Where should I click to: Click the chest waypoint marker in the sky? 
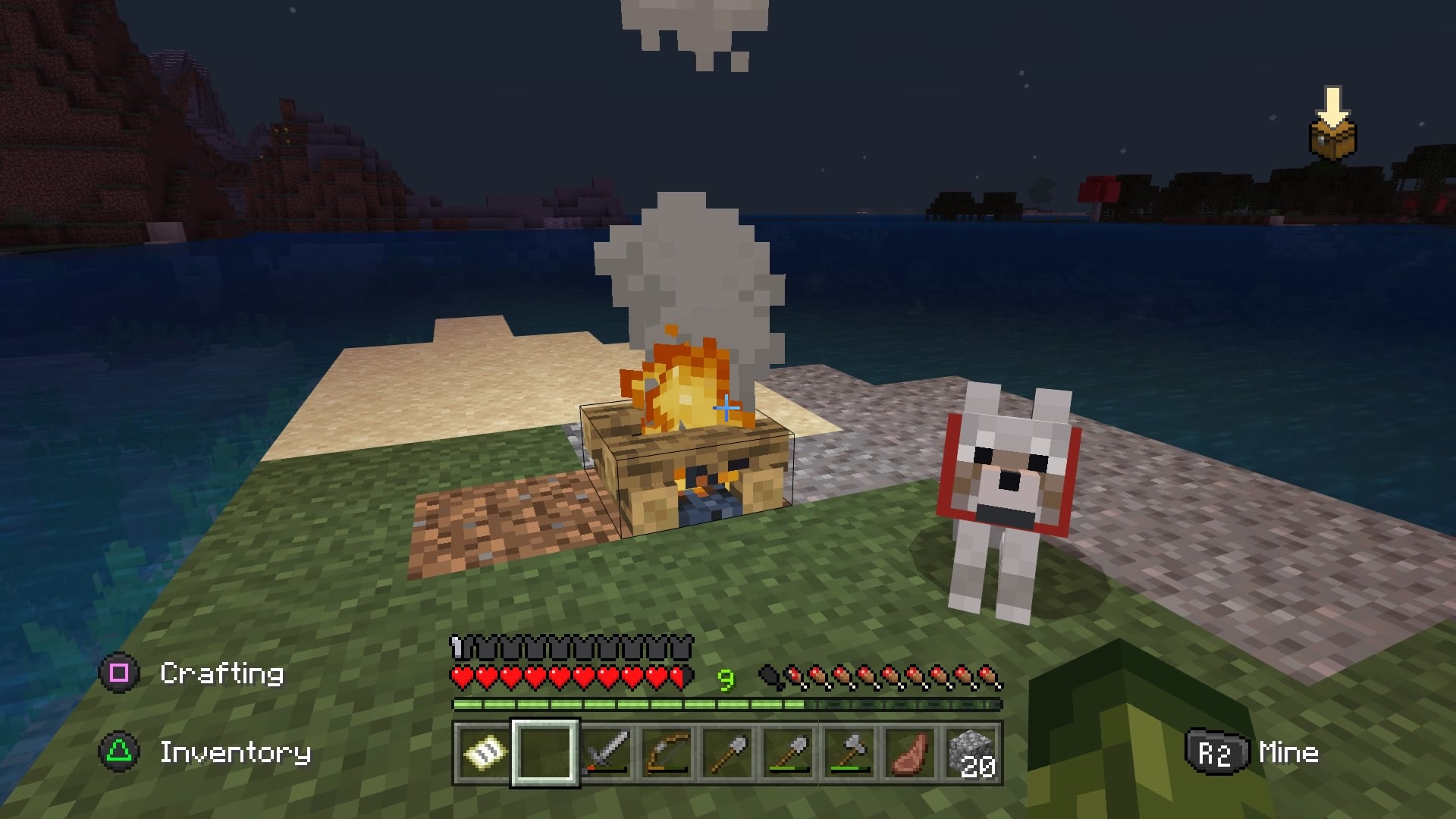(x=1332, y=140)
